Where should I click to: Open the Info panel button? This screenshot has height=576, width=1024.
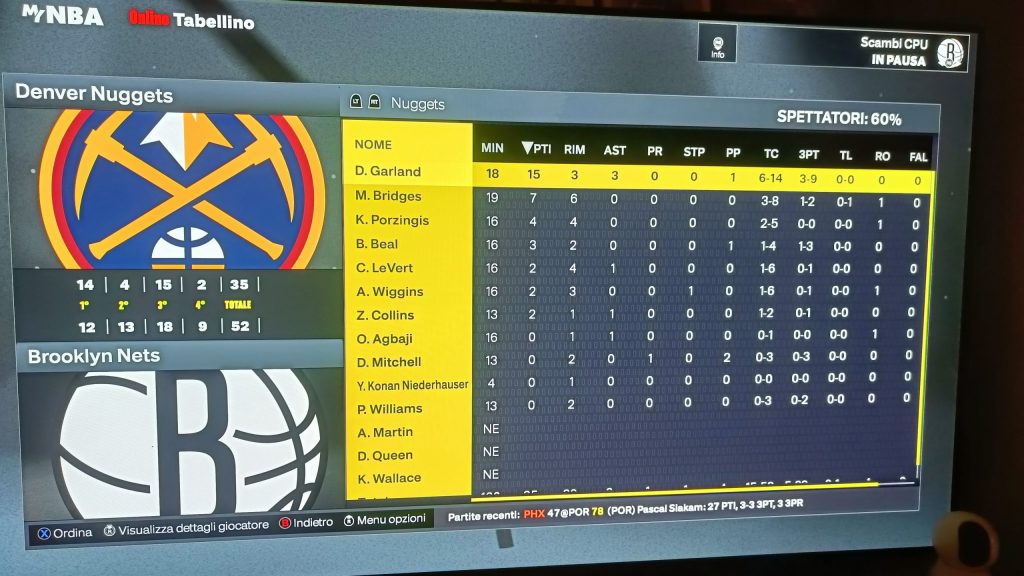tap(717, 45)
